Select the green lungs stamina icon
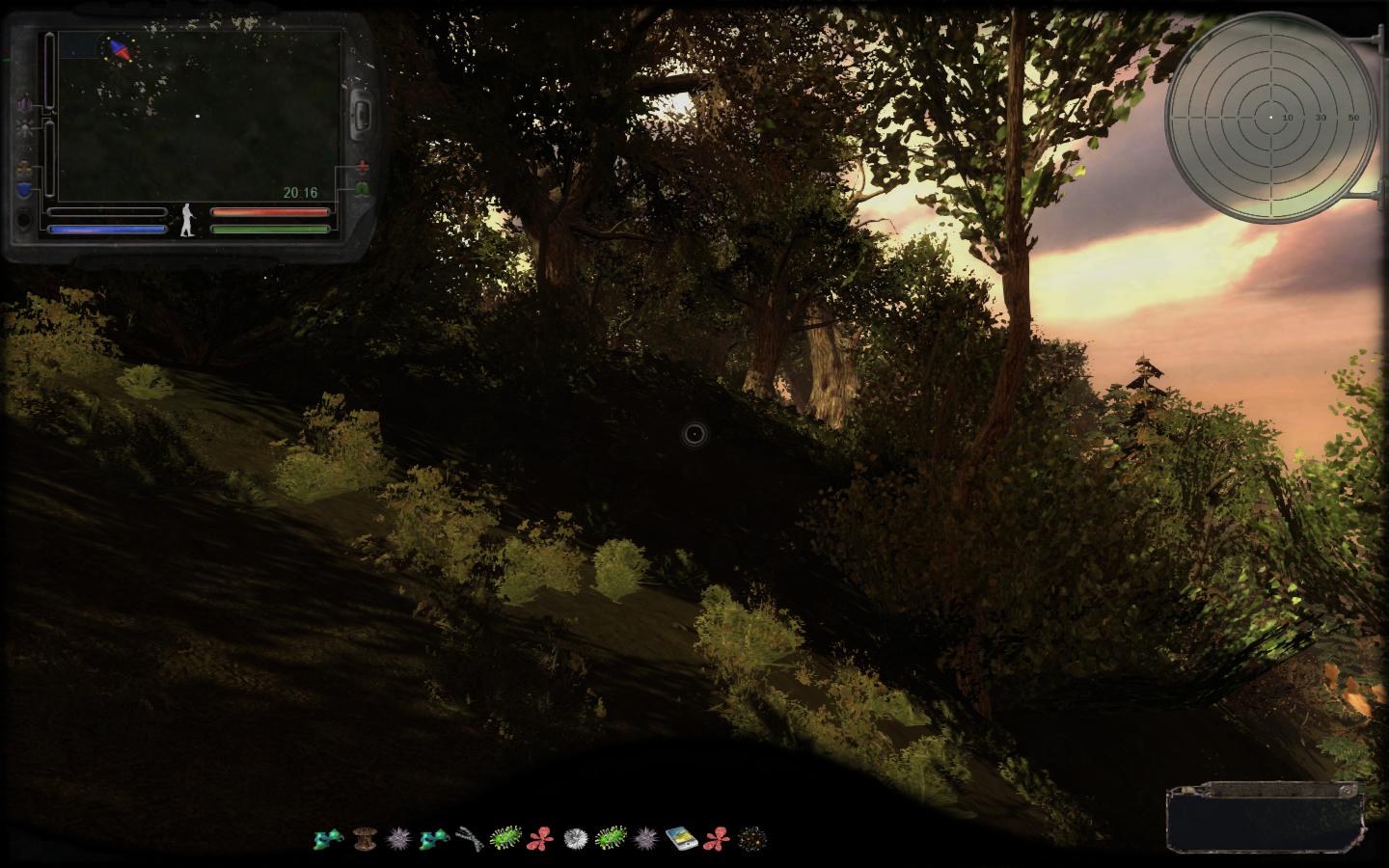Viewport: 1389px width, 868px height. [363, 190]
